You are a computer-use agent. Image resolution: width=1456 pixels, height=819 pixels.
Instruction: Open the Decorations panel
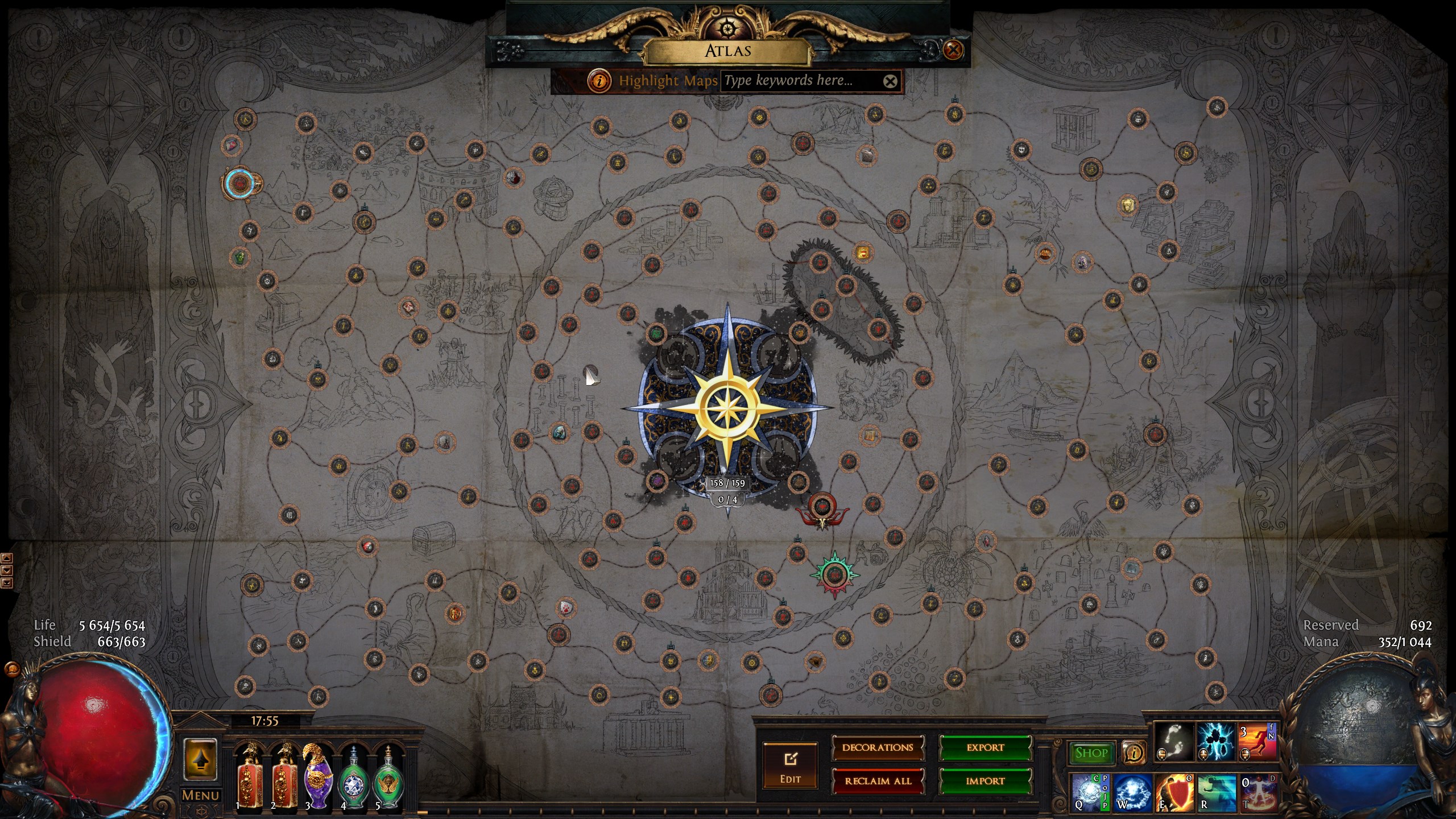point(878,748)
